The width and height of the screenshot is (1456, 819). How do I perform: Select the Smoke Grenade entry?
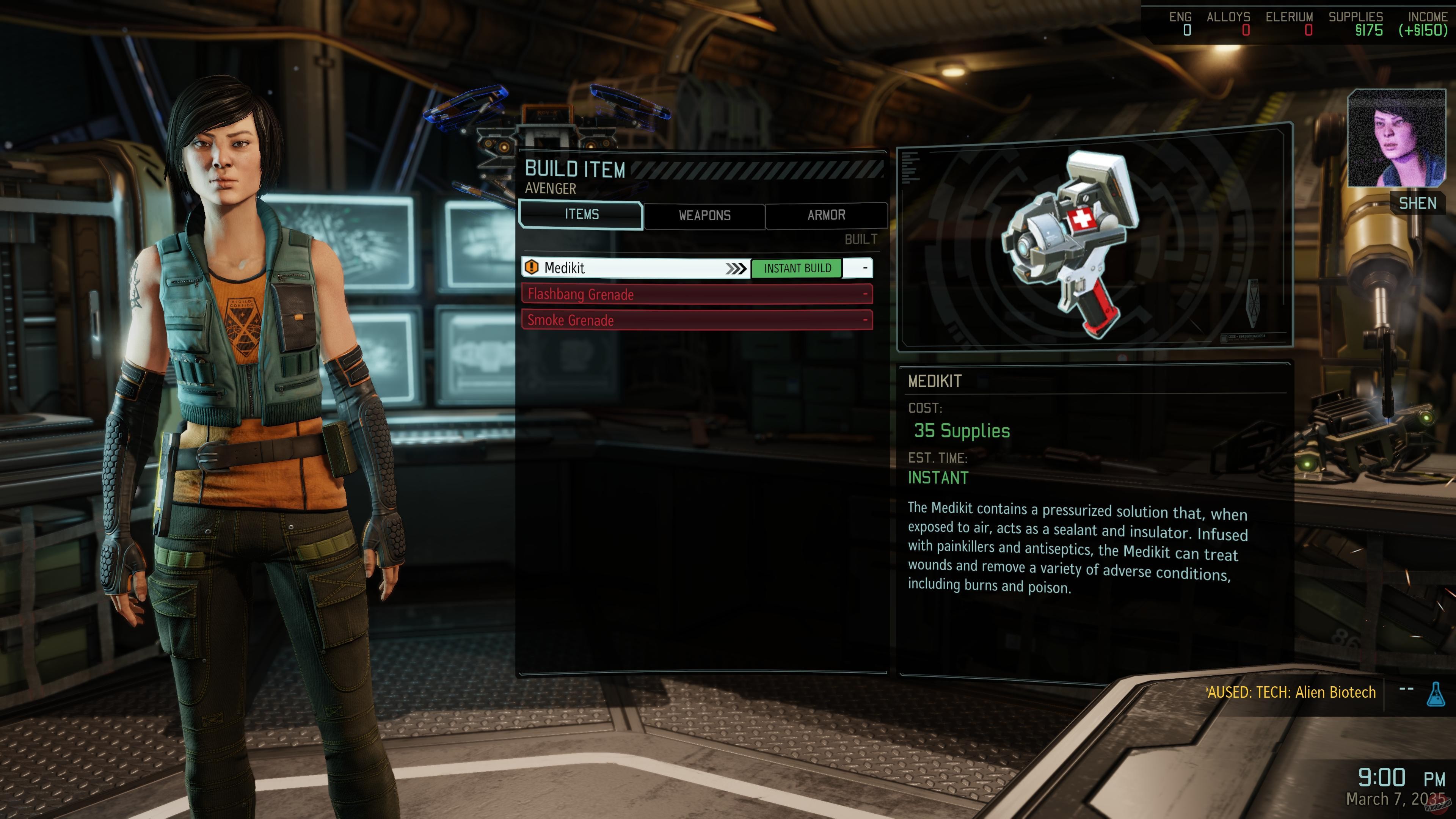point(697,320)
